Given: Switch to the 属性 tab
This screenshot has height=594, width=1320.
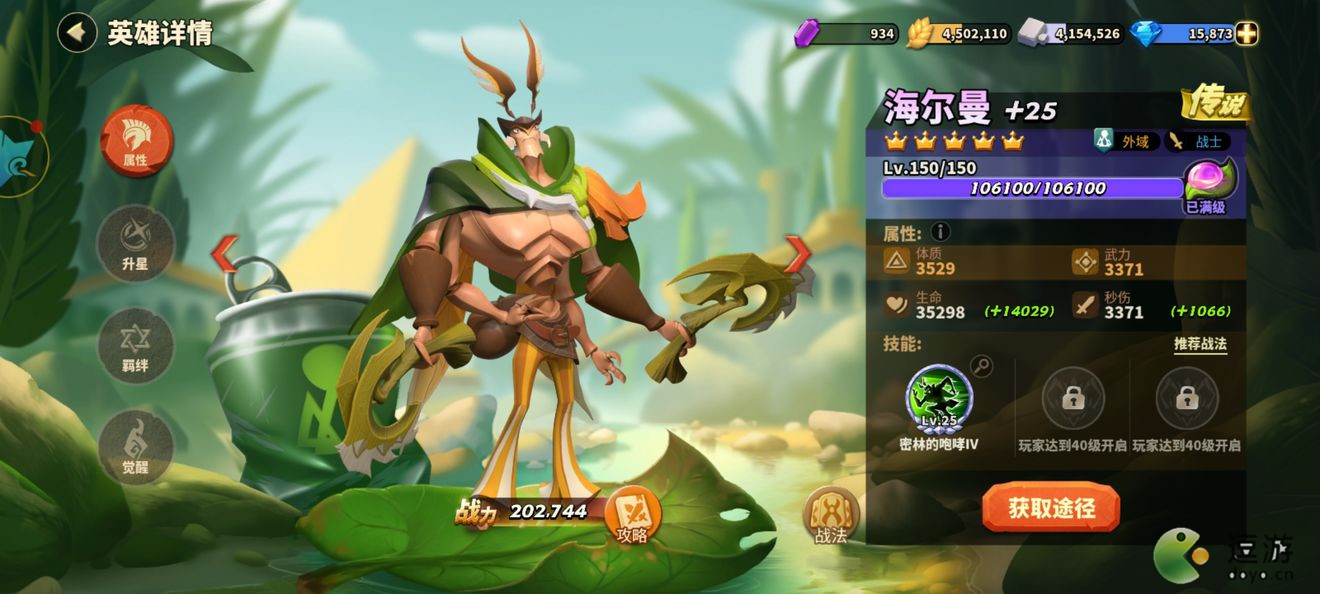Looking at the screenshot, I should click(136, 141).
